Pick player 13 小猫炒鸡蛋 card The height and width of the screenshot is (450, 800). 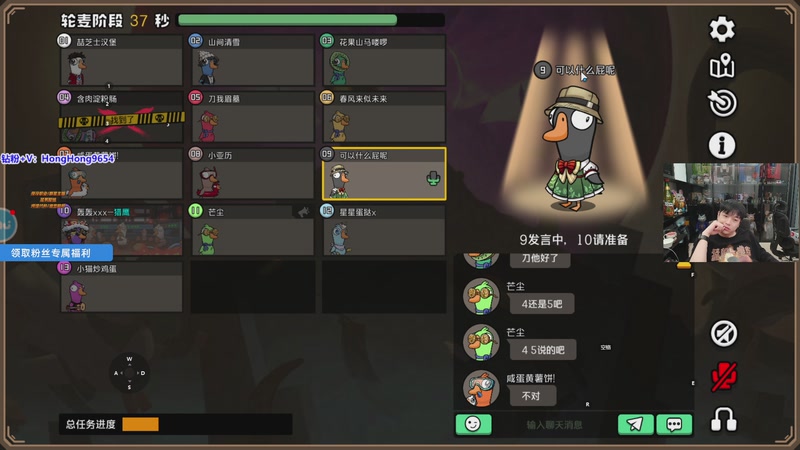click(x=120, y=287)
